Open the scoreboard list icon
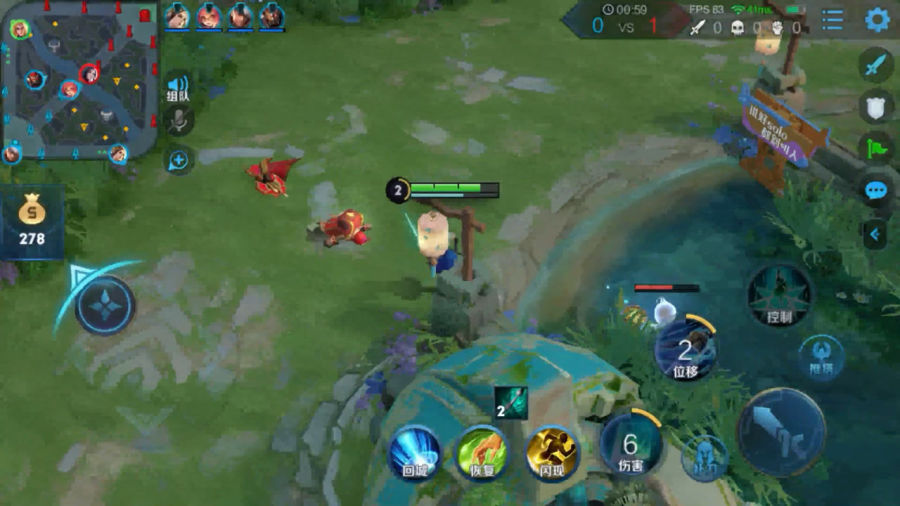Screen dimensions: 900x506 click(x=832, y=19)
